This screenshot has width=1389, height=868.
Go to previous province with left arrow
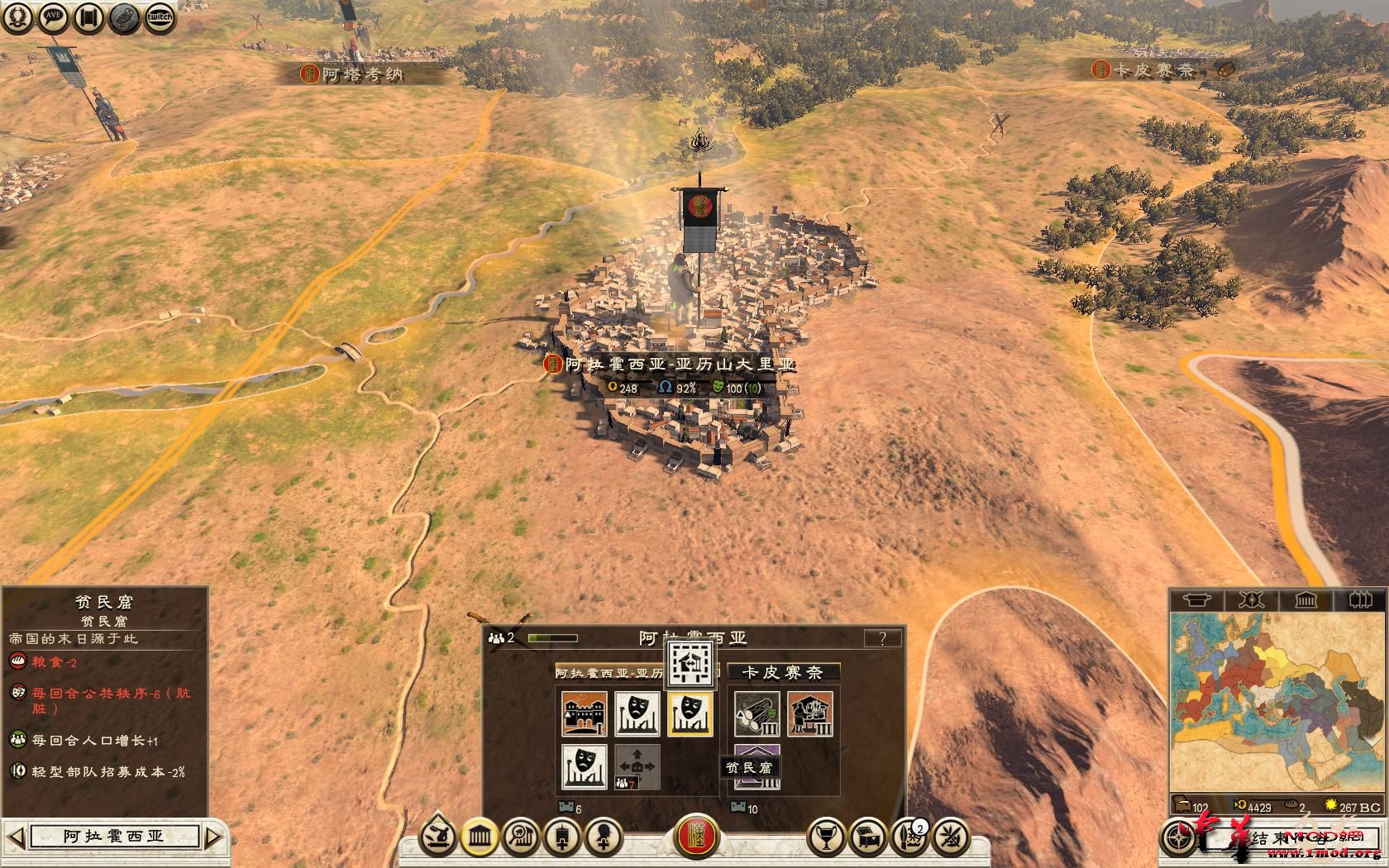[17, 837]
